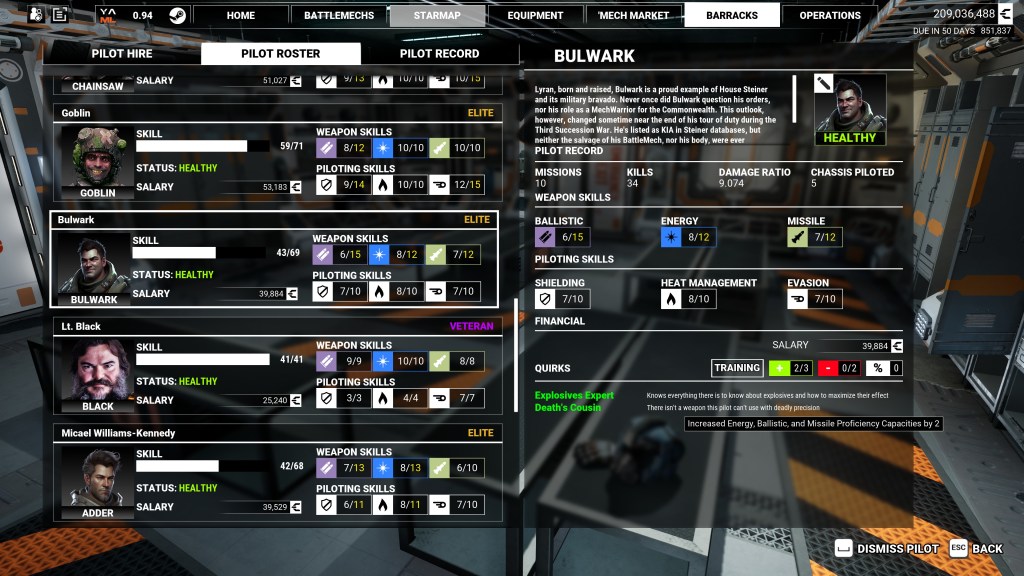Open the 'Mech Market tab

(x=633, y=15)
